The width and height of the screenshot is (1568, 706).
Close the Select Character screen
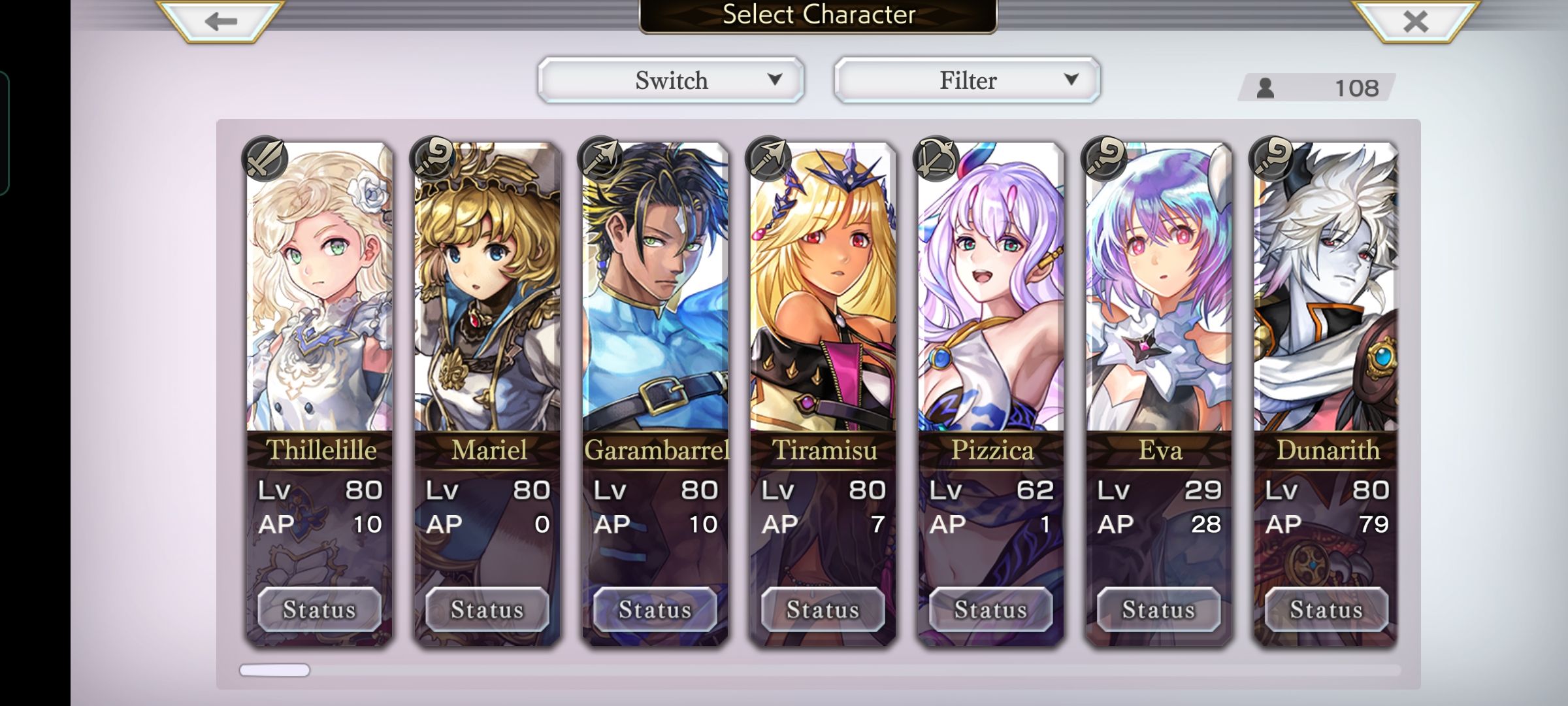(x=1415, y=22)
